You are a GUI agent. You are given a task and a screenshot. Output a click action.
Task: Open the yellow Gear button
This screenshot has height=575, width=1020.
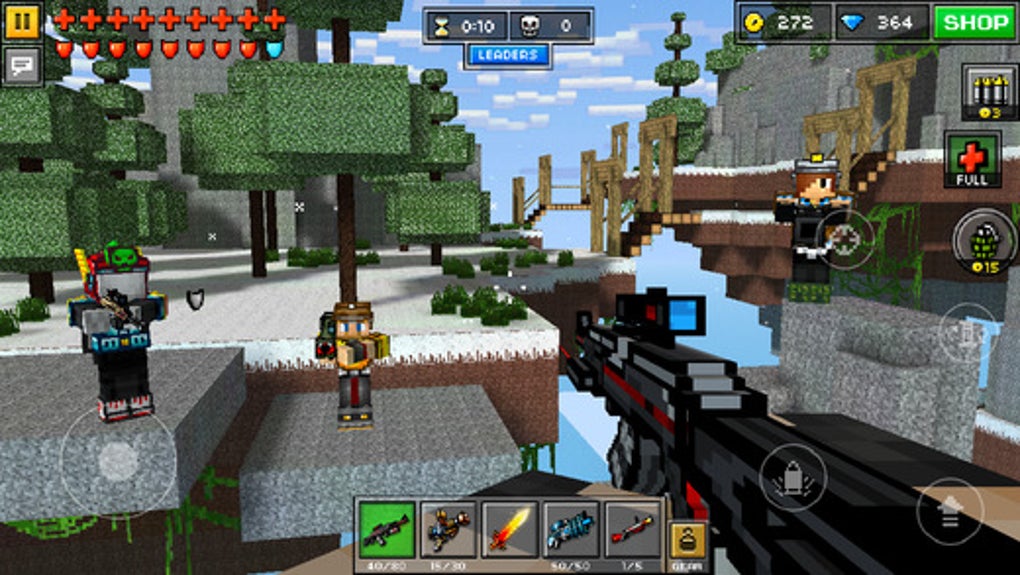tap(687, 545)
